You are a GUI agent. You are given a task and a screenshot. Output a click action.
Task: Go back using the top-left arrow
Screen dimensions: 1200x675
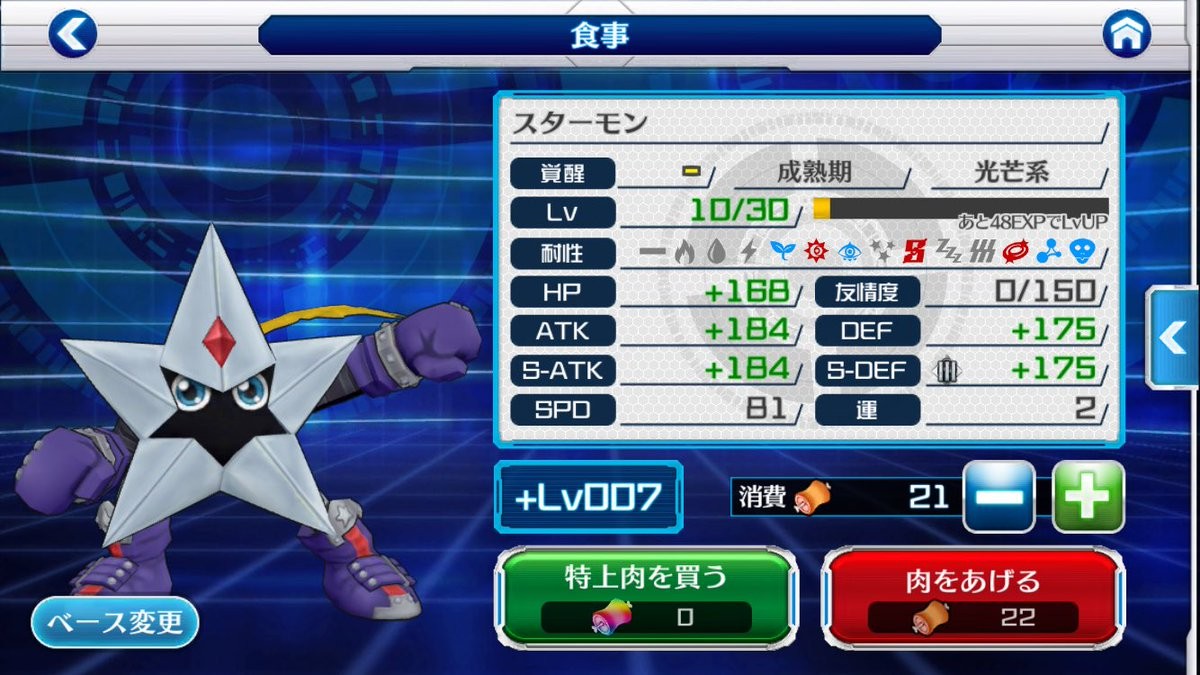(x=73, y=34)
